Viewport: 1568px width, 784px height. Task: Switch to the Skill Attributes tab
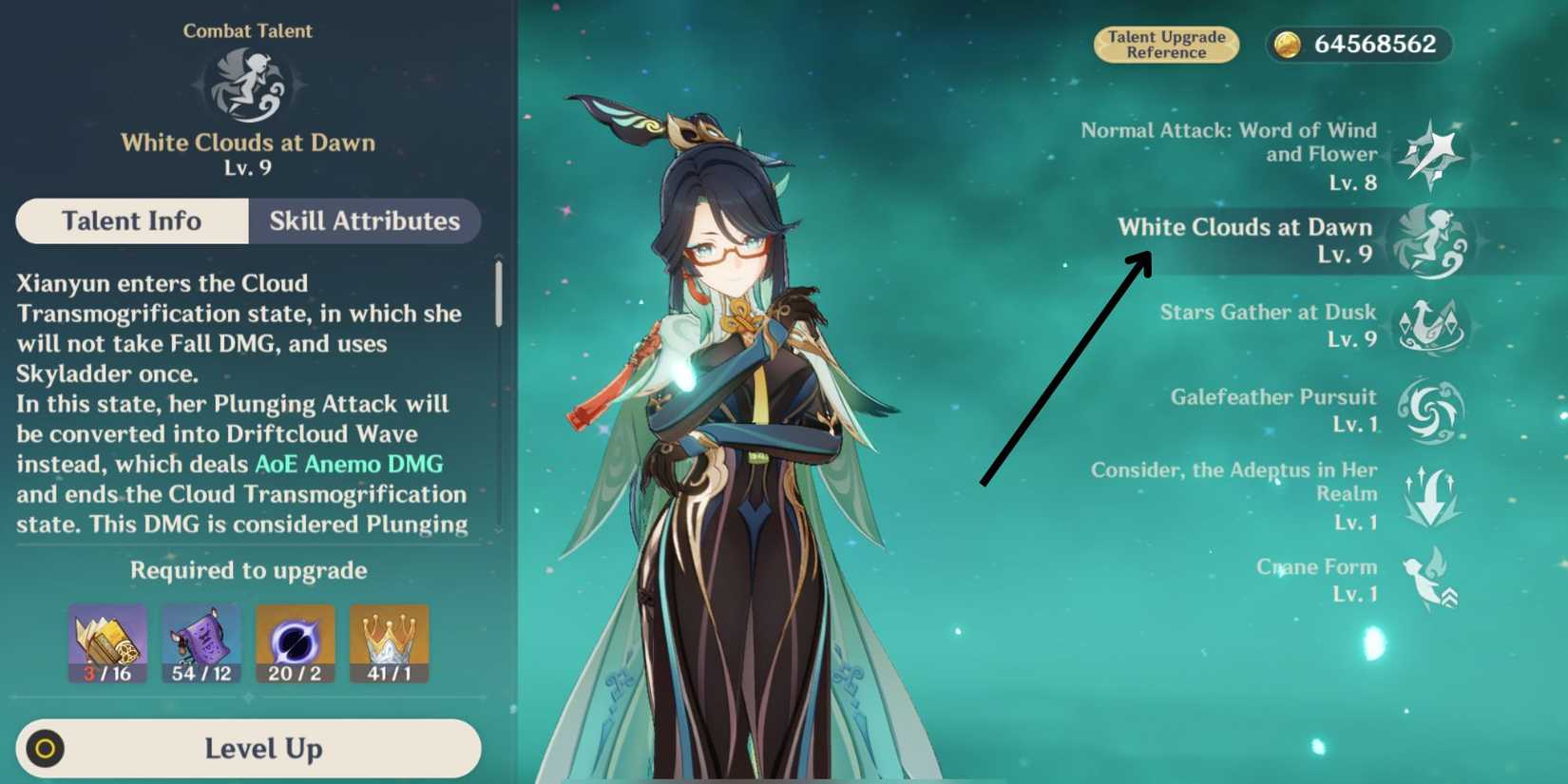tap(363, 221)
